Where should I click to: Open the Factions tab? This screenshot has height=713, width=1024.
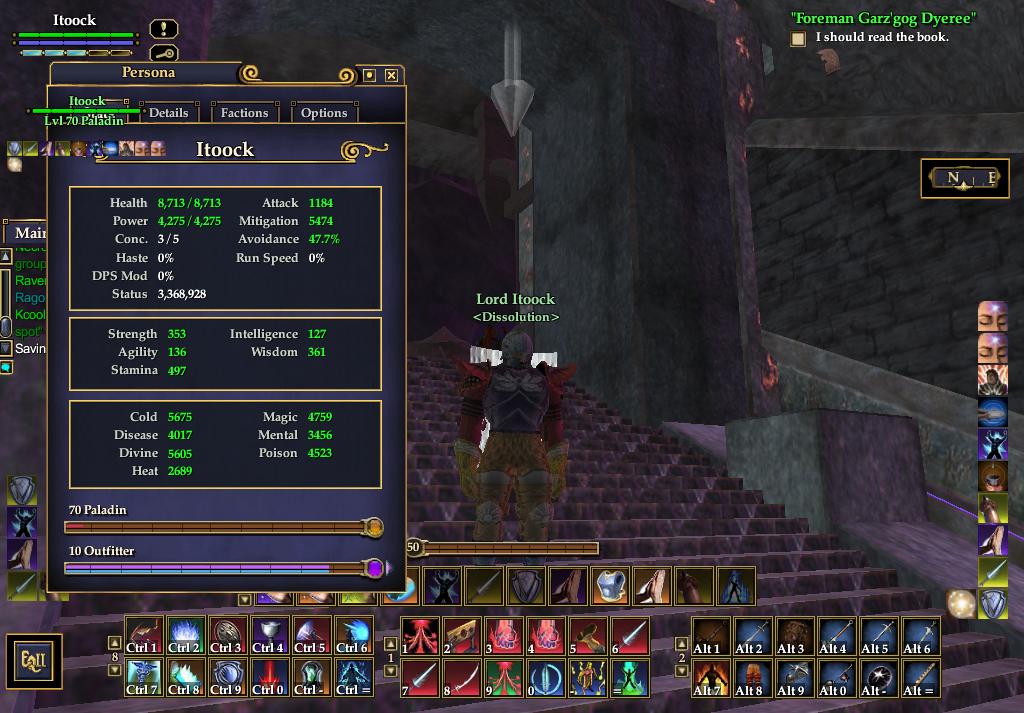point(244,113)
